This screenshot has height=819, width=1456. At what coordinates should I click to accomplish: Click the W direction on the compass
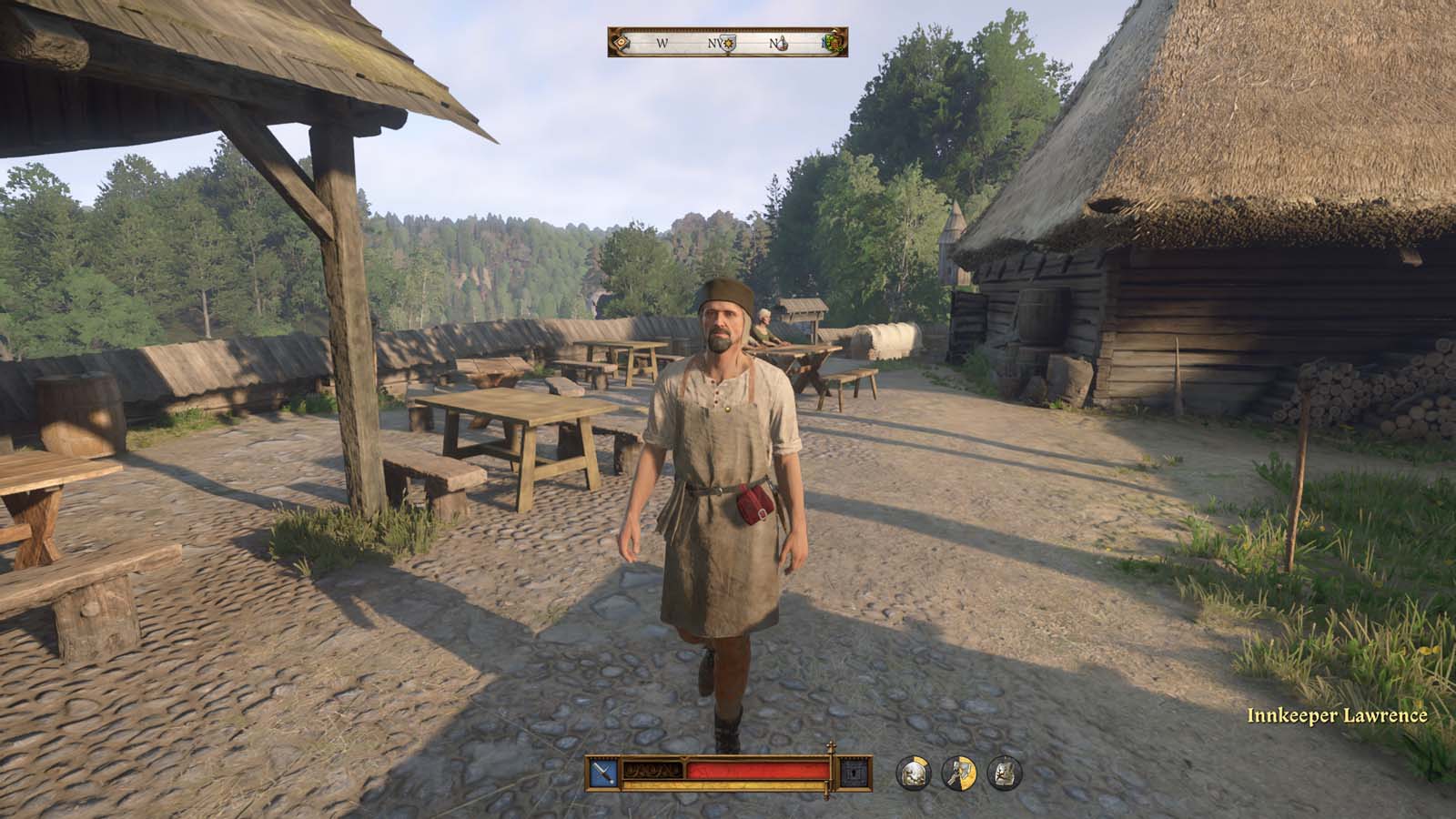662,43
